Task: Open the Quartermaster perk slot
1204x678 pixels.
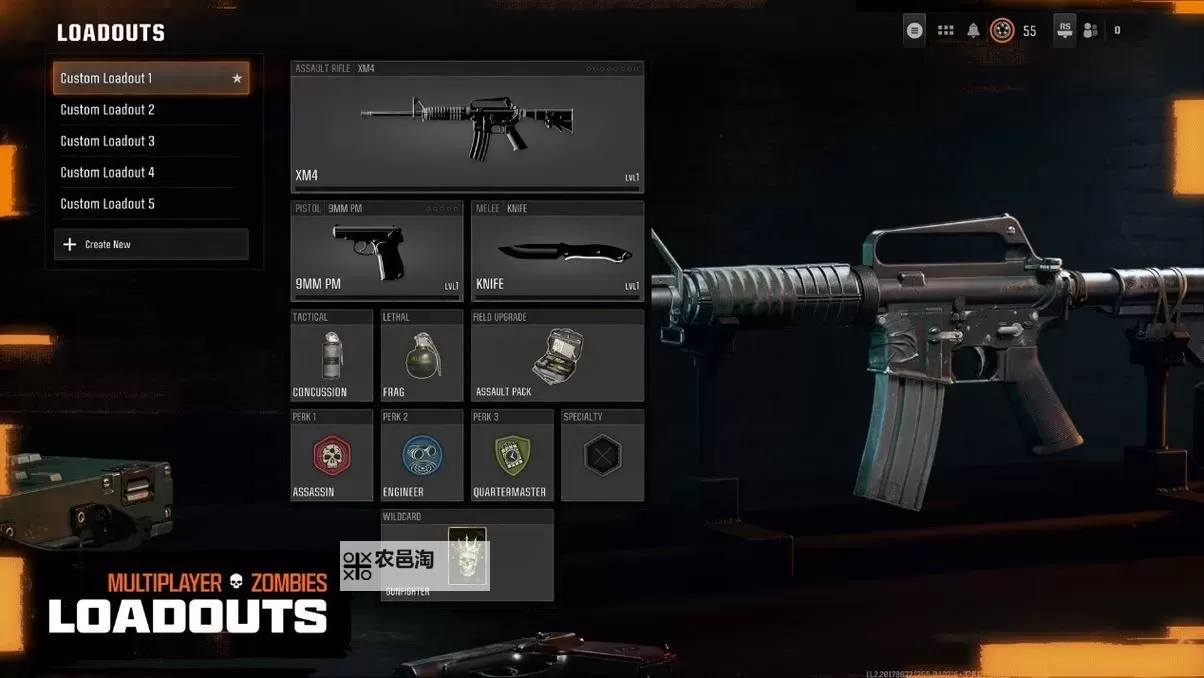Action: 512,456
